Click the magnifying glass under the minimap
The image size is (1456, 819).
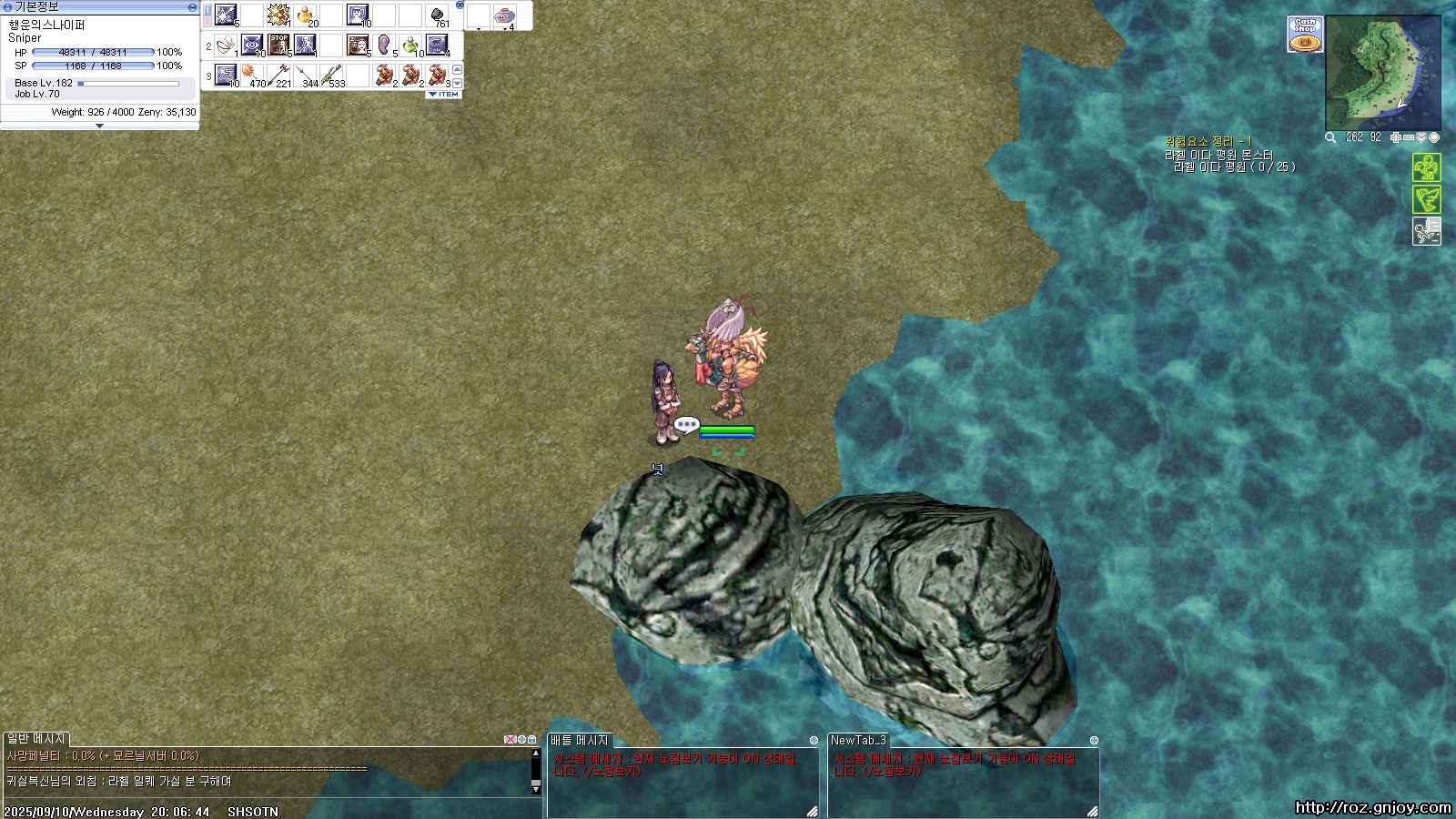(1330, 137)
